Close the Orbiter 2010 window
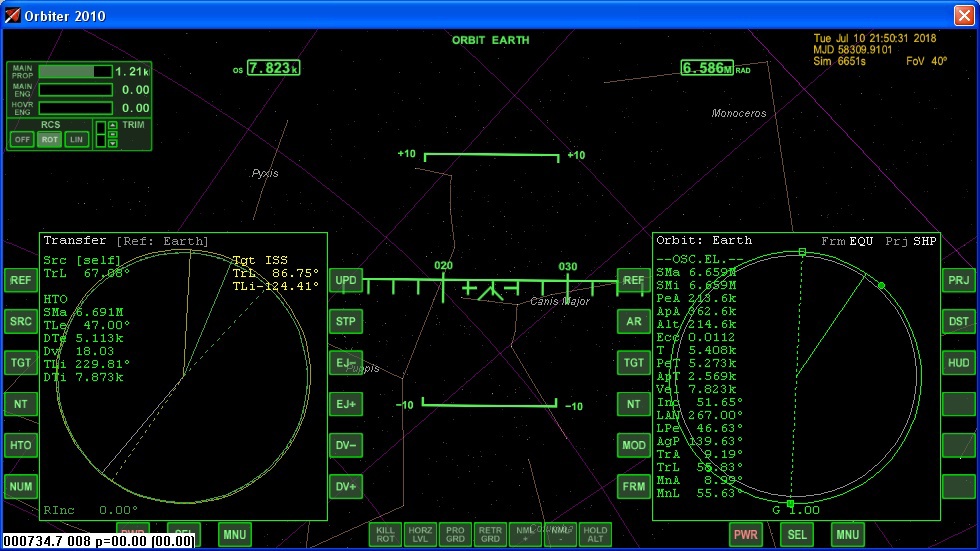The height and width of the screenshot is (551, 980). (x=962, y=15)
